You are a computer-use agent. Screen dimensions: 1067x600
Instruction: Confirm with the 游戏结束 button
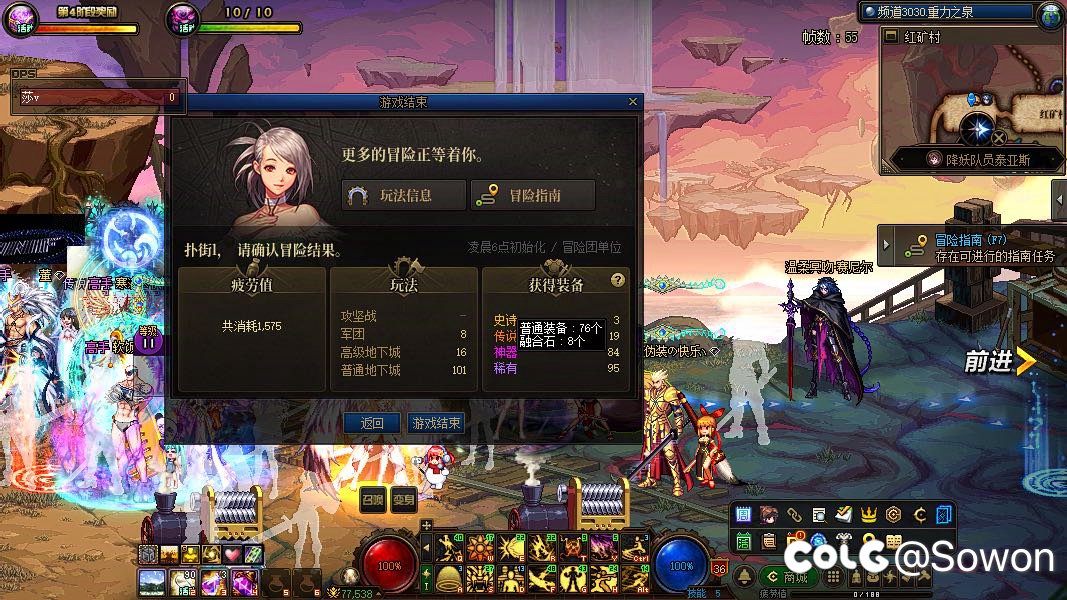click(436, 423)
